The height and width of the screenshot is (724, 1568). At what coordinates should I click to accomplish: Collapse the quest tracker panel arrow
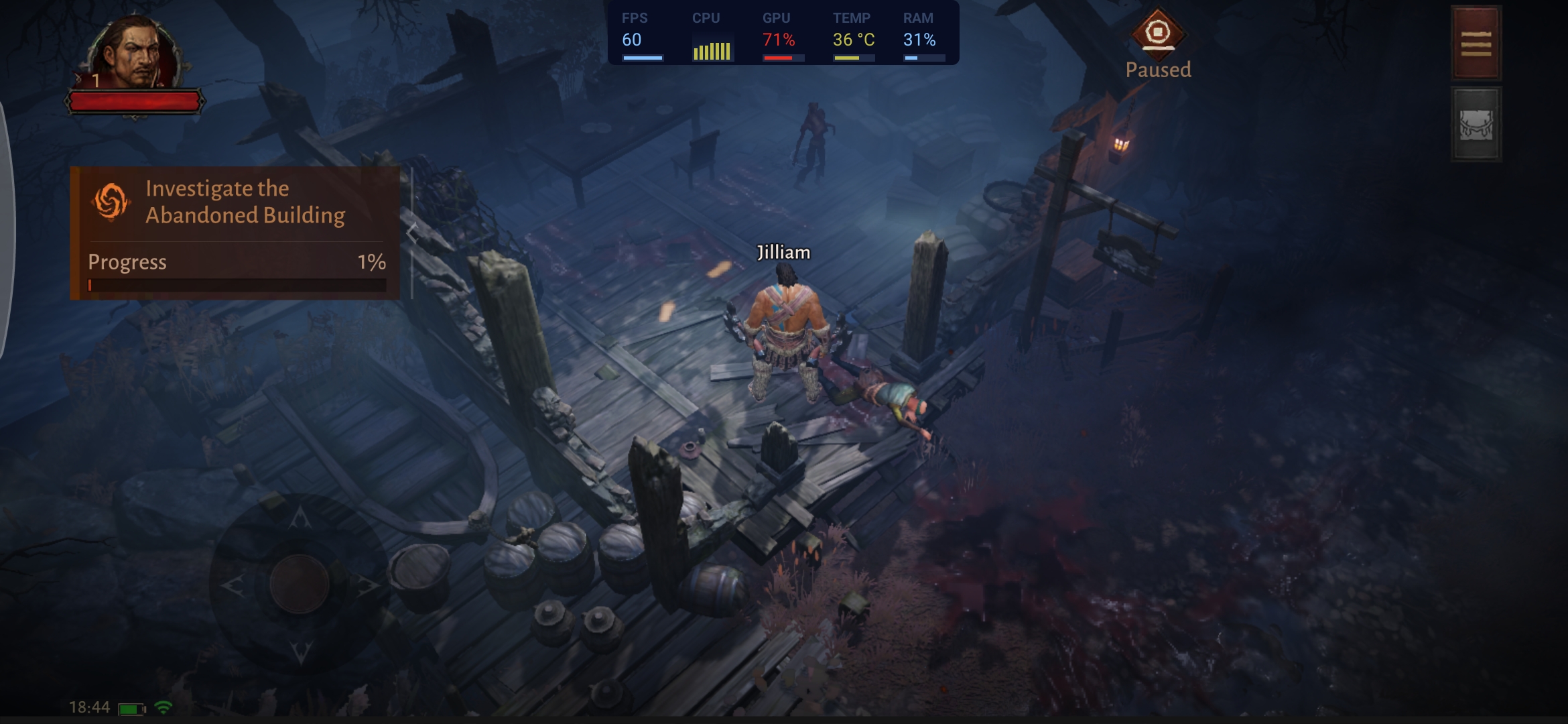[412, 233]
